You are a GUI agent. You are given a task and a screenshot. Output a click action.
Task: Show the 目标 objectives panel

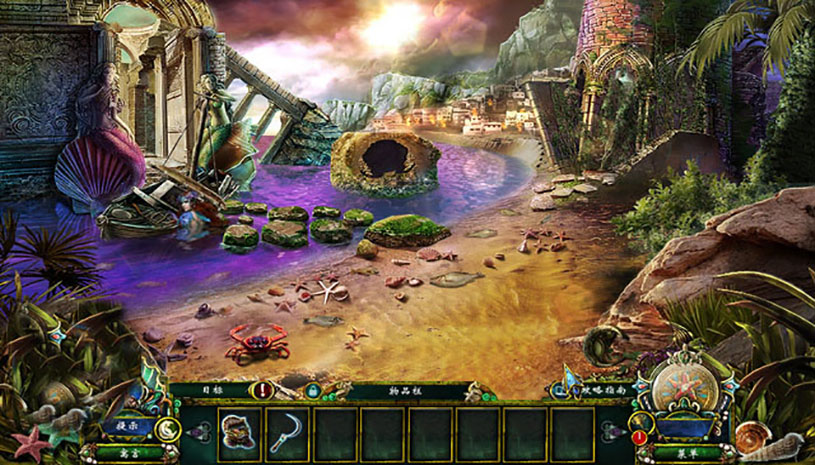point(212,389)
